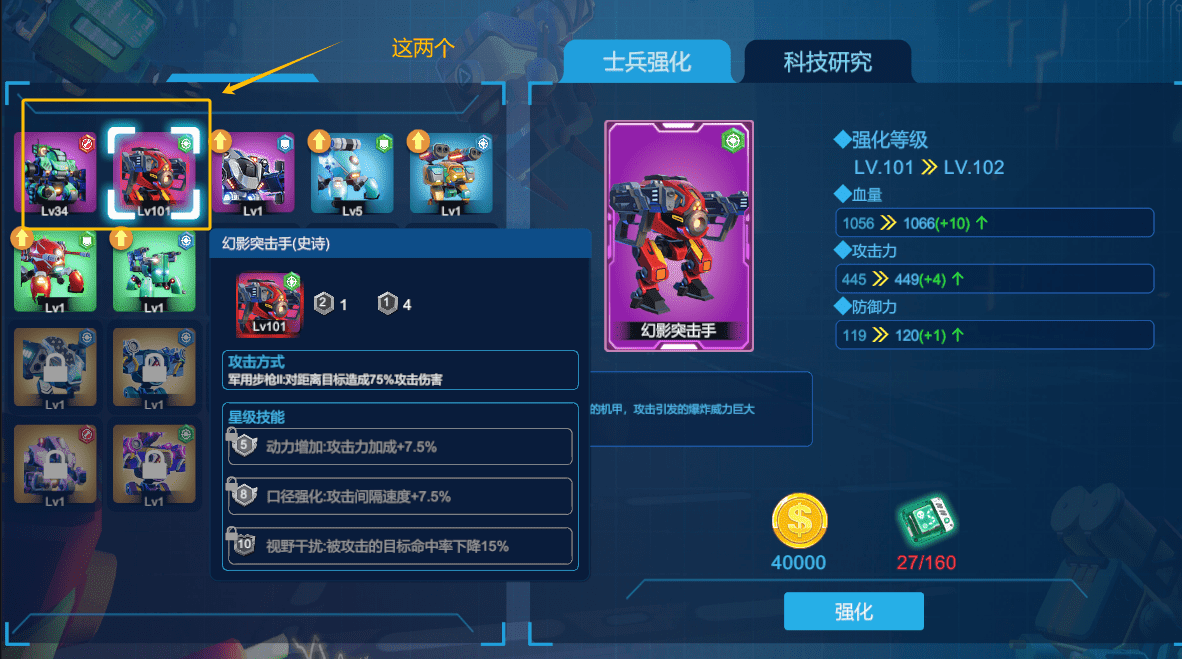1182x659 pixels.
Task: Switch to the 科技研究 tab
Action: tap(827, 62)
